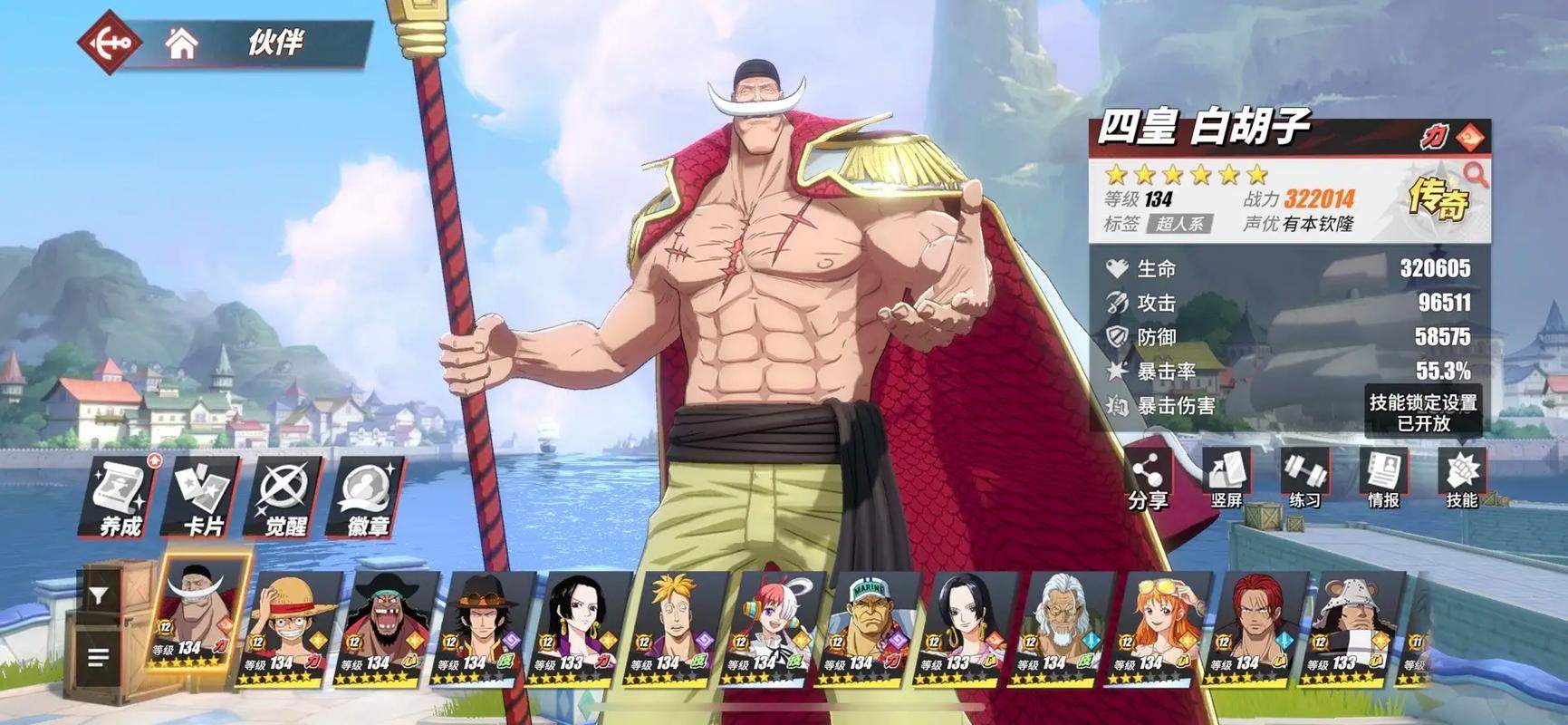Viewport: 1568px width, 725px height.
Task: Choose the Marine cap Akainu portrait
Action: click(x=870, y=625)
